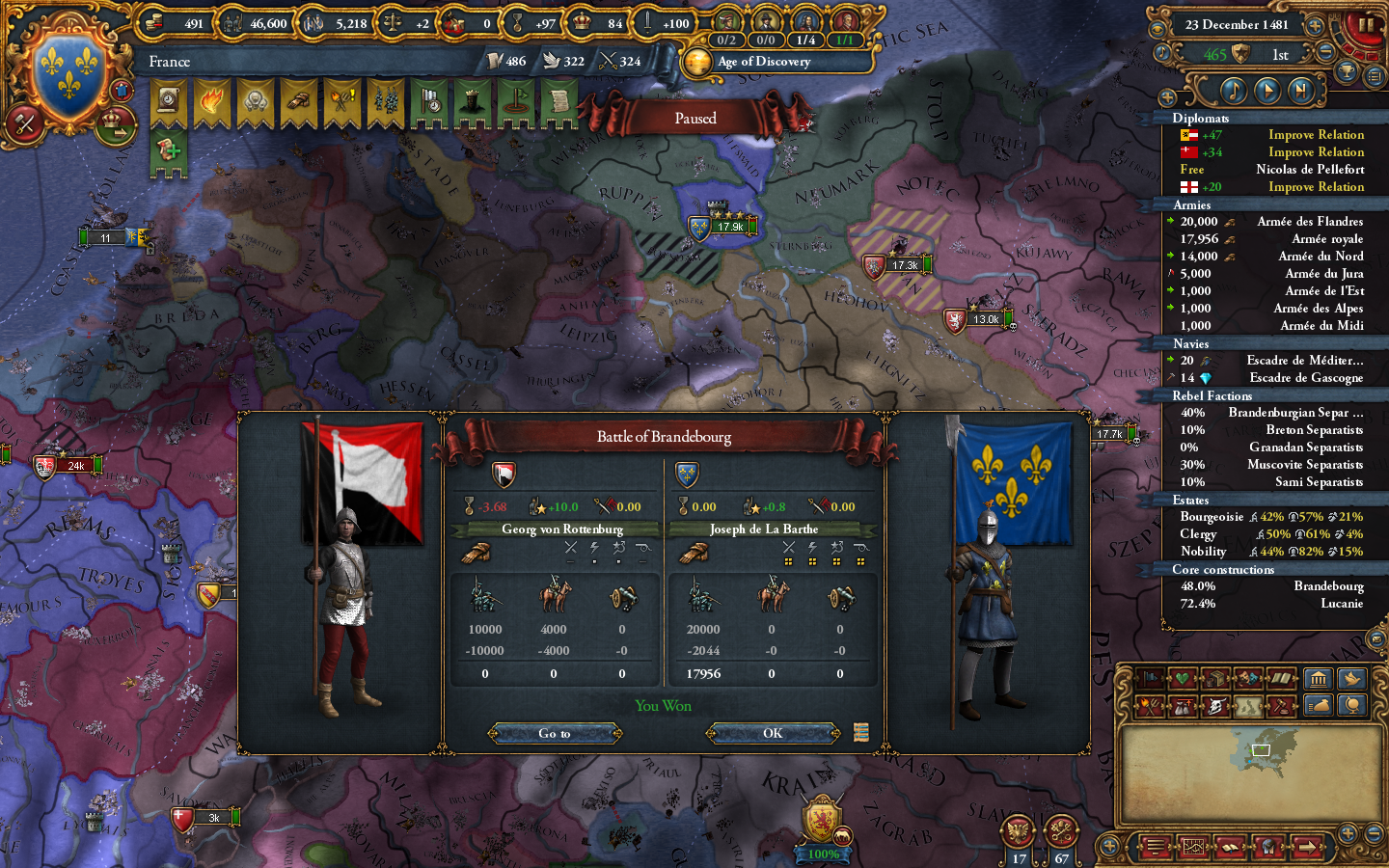Select the economy mapmode money bags icon

[x=1182, y=705]
